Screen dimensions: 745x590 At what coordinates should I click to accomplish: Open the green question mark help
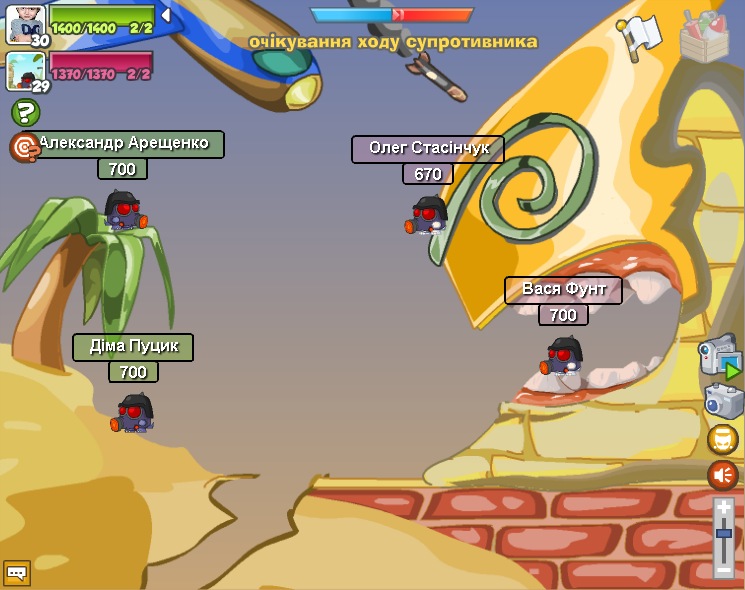click(25, 113)
